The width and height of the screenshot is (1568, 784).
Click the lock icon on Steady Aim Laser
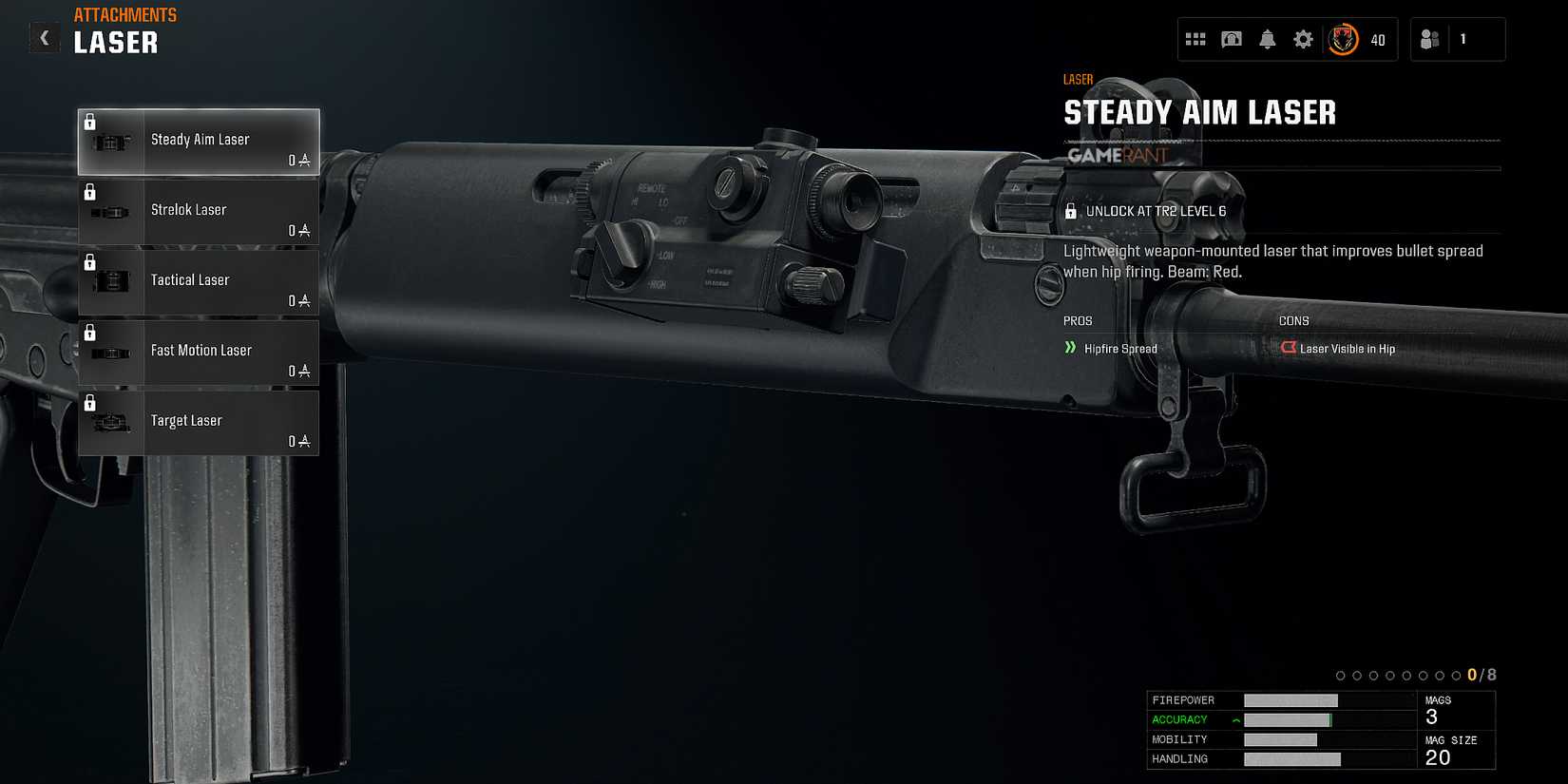[x=90, y=120]
